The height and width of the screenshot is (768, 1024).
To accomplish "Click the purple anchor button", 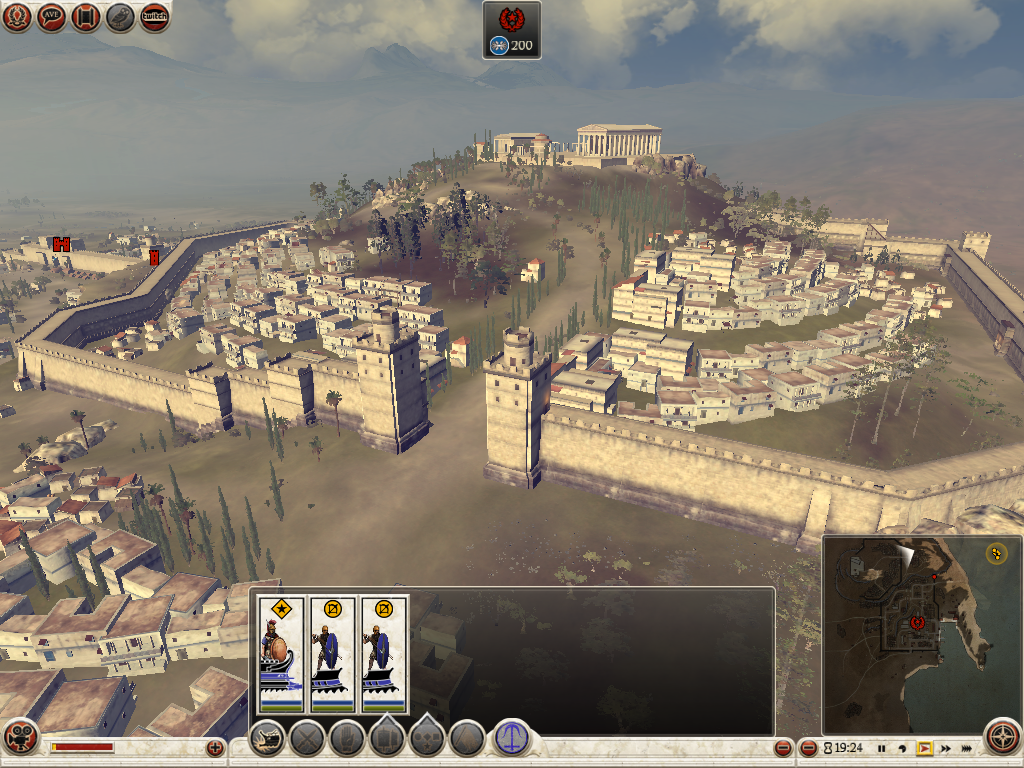I will point(511,739).
